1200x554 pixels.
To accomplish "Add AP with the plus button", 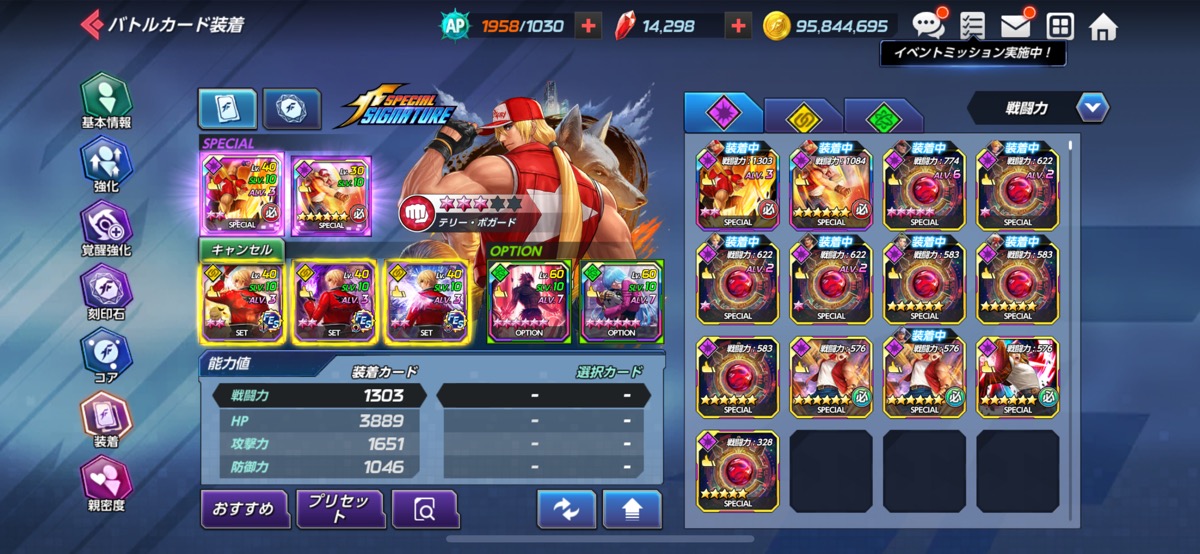I will (x=589, y=26).
